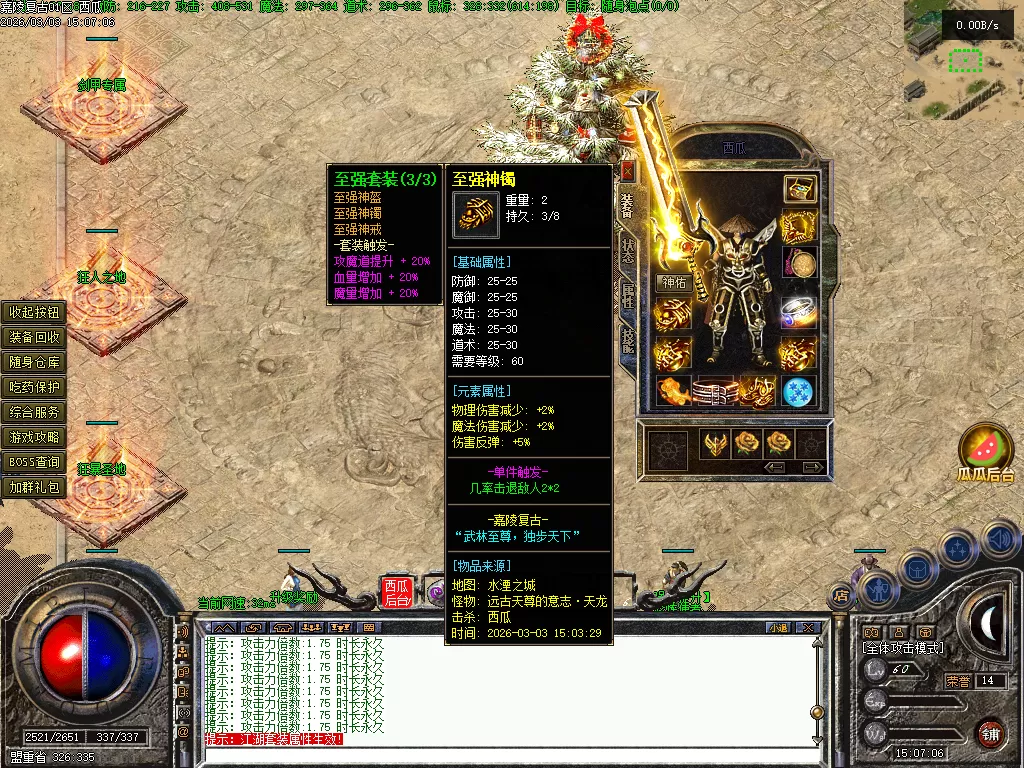Click the 神佑 button beside the character
This screenshot has width=1024, height=768.
pos(674,283)
